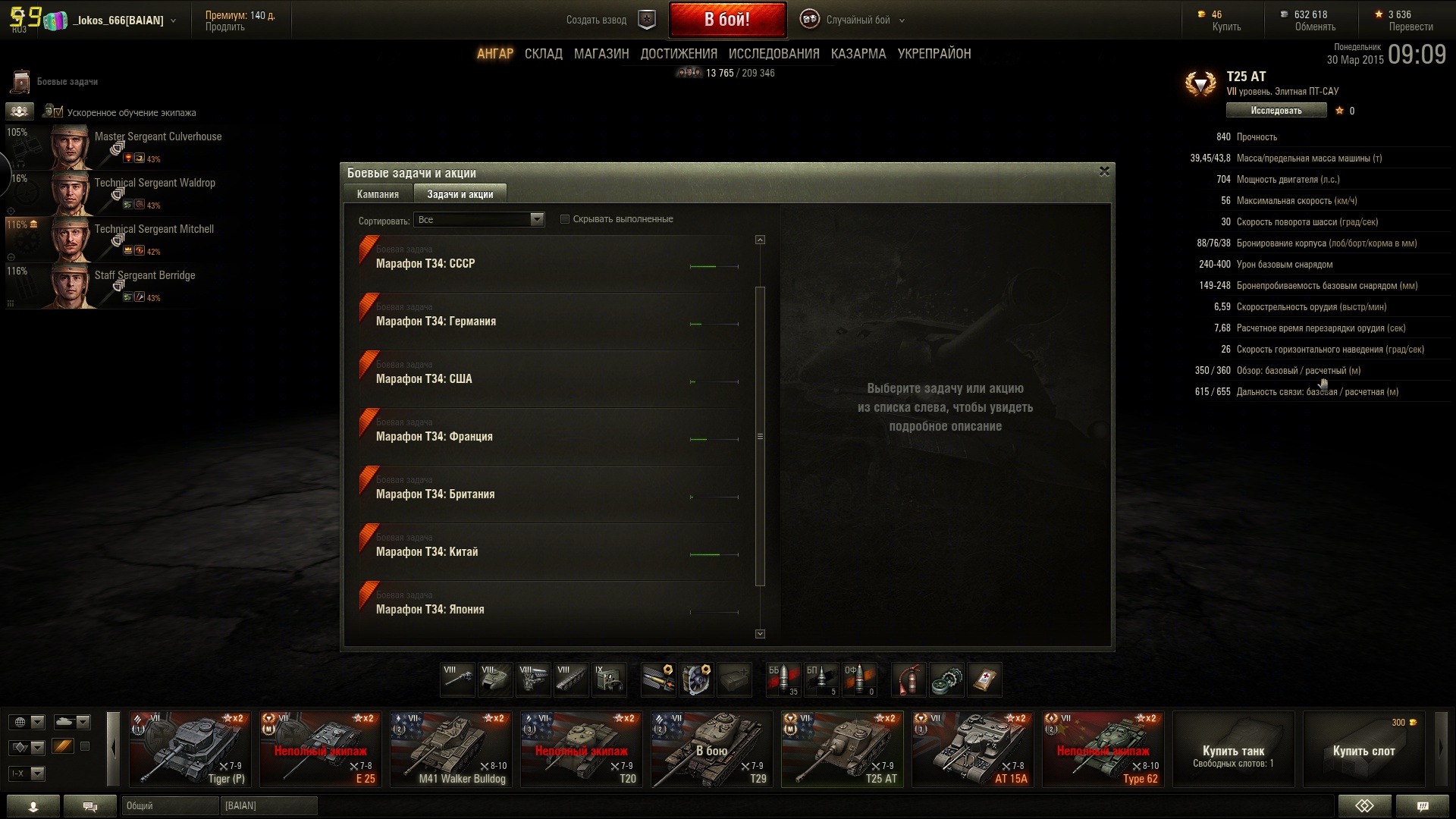Go to the МАГАЗИН section

click(601, 54)
